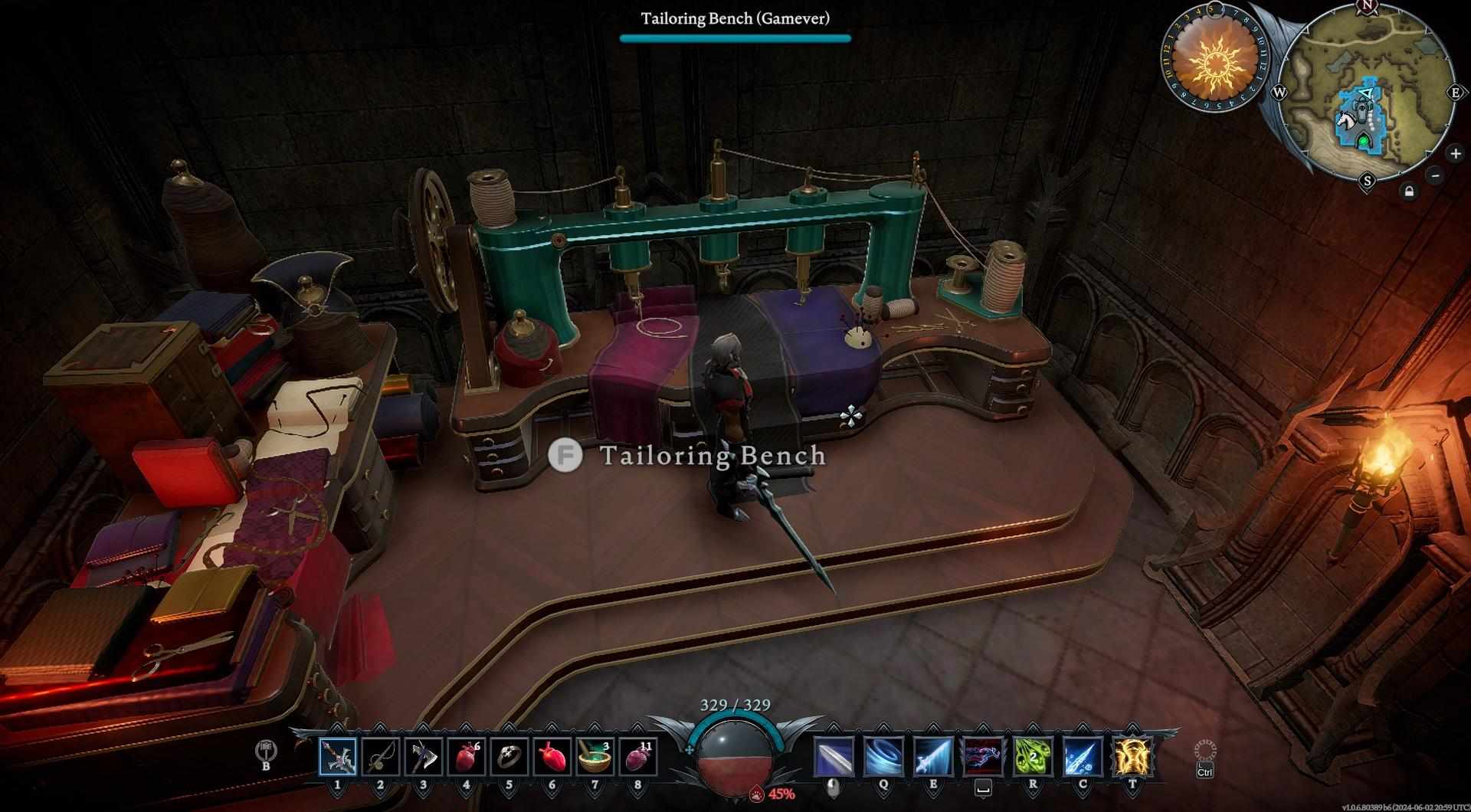1471x812 pixels.
Task: Select the dark heart stack of 11
Action: pos(637,756)
